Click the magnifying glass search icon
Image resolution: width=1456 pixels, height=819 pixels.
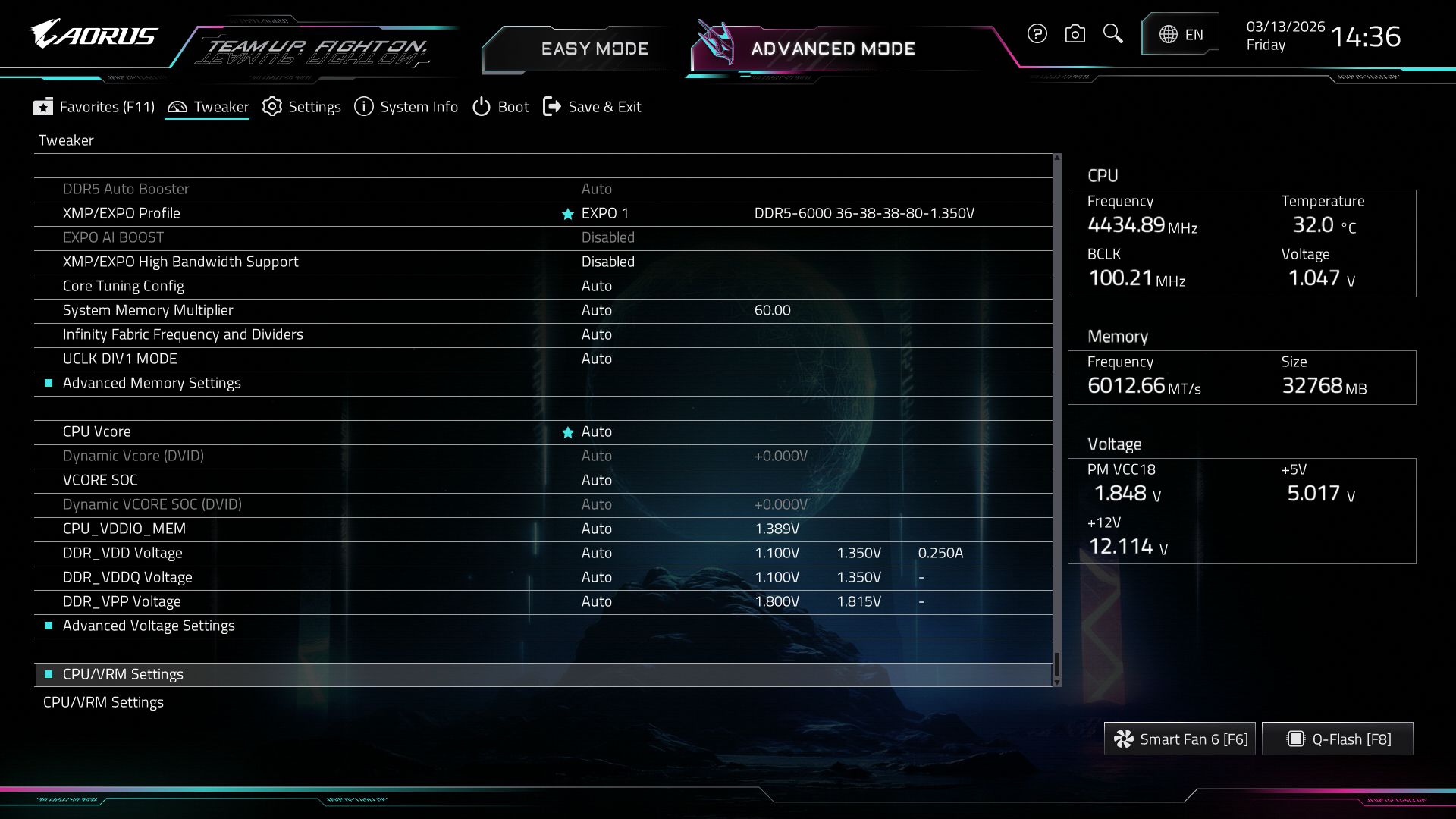pos(1112,33)
